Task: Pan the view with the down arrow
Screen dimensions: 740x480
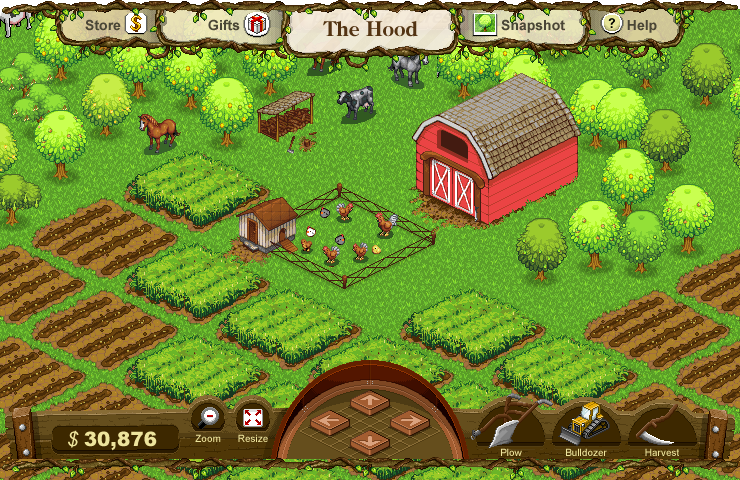Action: click(x=369, y=440)
